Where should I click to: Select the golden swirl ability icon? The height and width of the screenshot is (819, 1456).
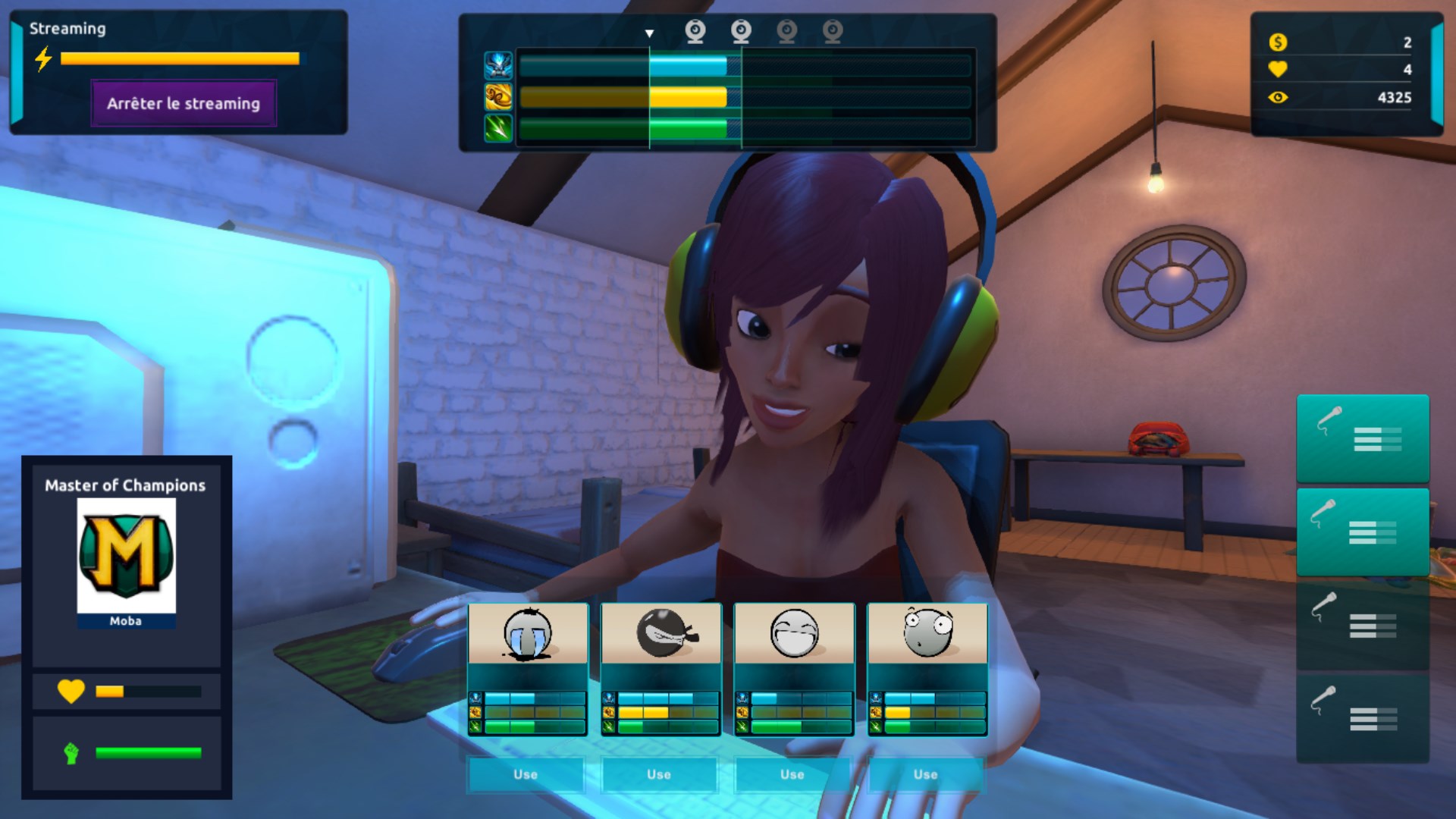pyautogui.click(x=500, y=97)
